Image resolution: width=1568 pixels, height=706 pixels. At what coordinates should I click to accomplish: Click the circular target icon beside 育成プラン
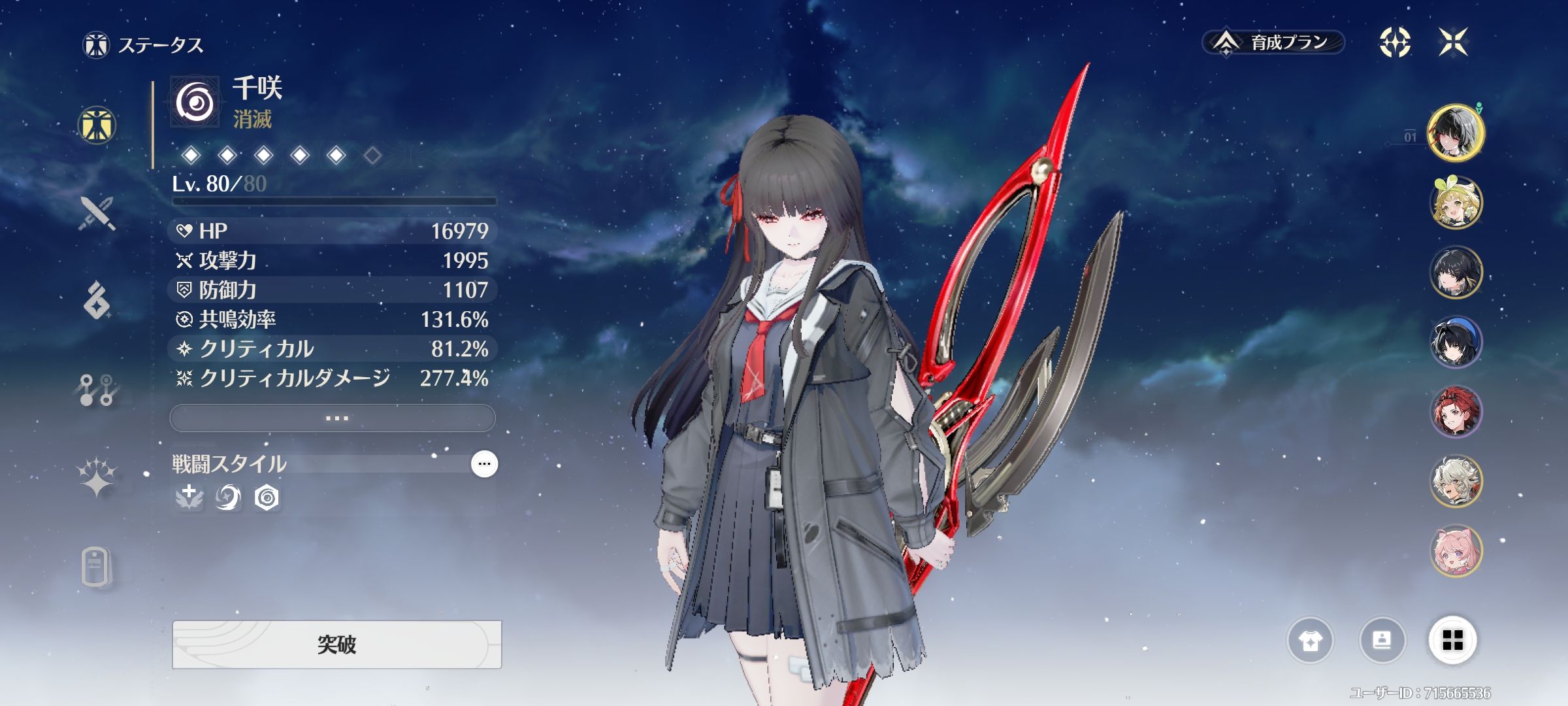(x=1394, y=42)
